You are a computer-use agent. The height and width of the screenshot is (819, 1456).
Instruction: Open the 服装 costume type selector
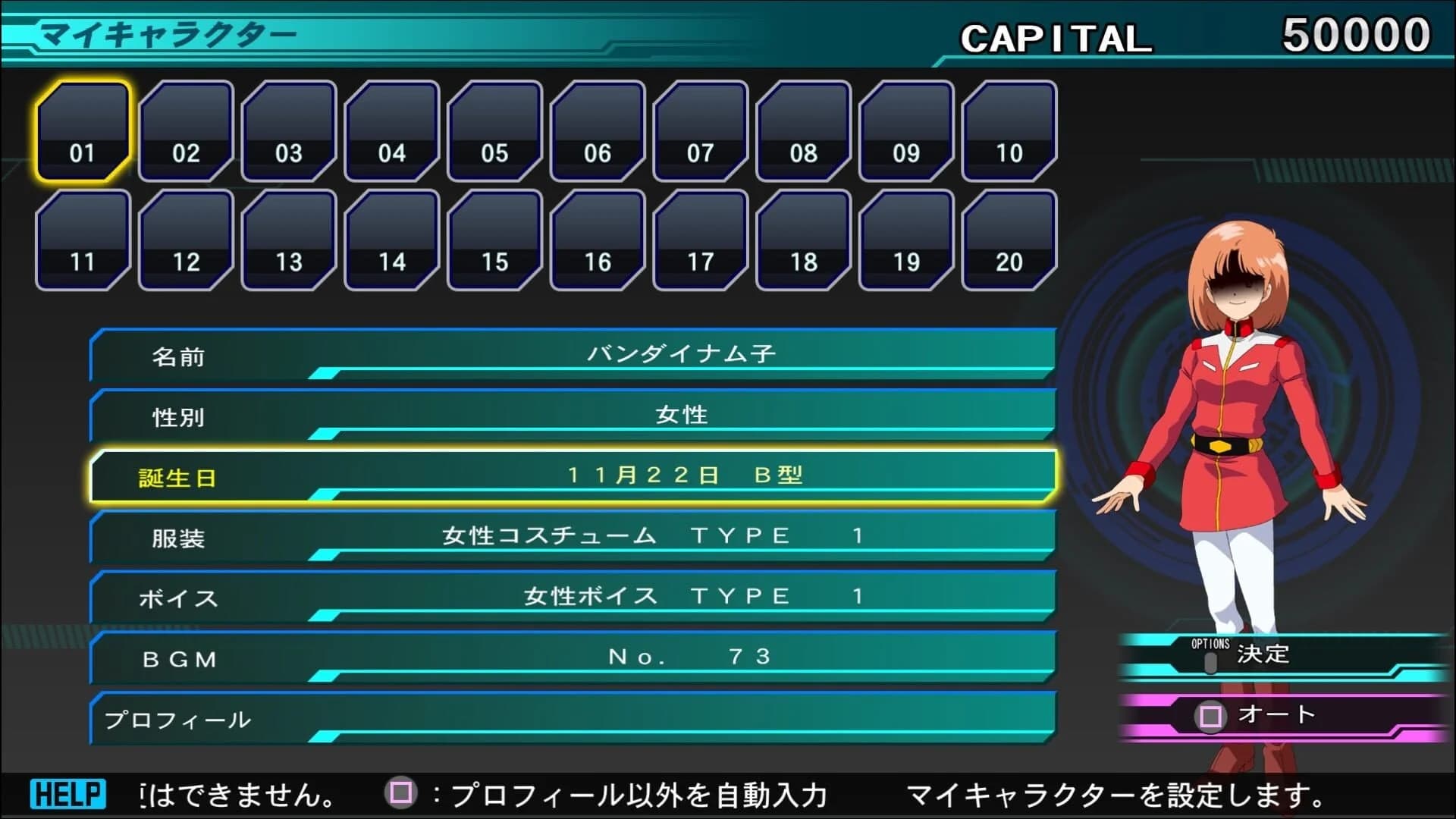pos(573,536)
